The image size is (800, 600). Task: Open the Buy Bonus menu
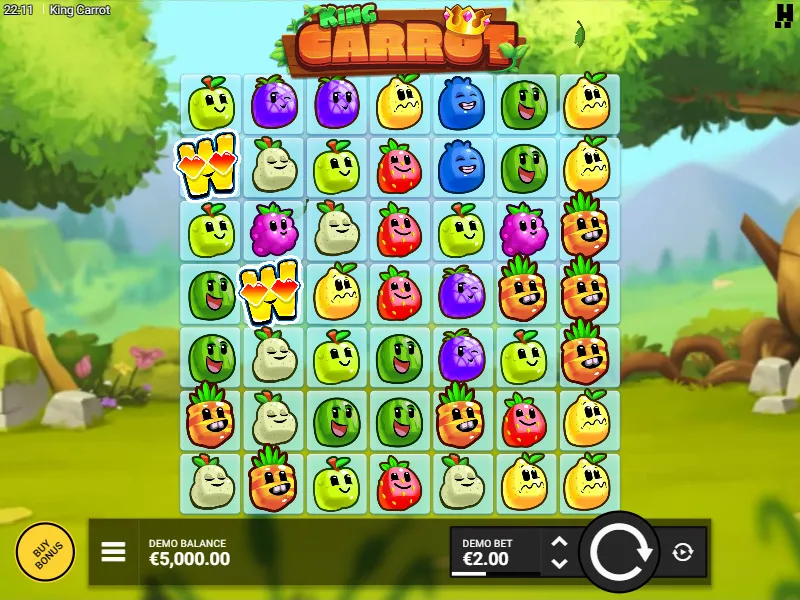point(45,552)
